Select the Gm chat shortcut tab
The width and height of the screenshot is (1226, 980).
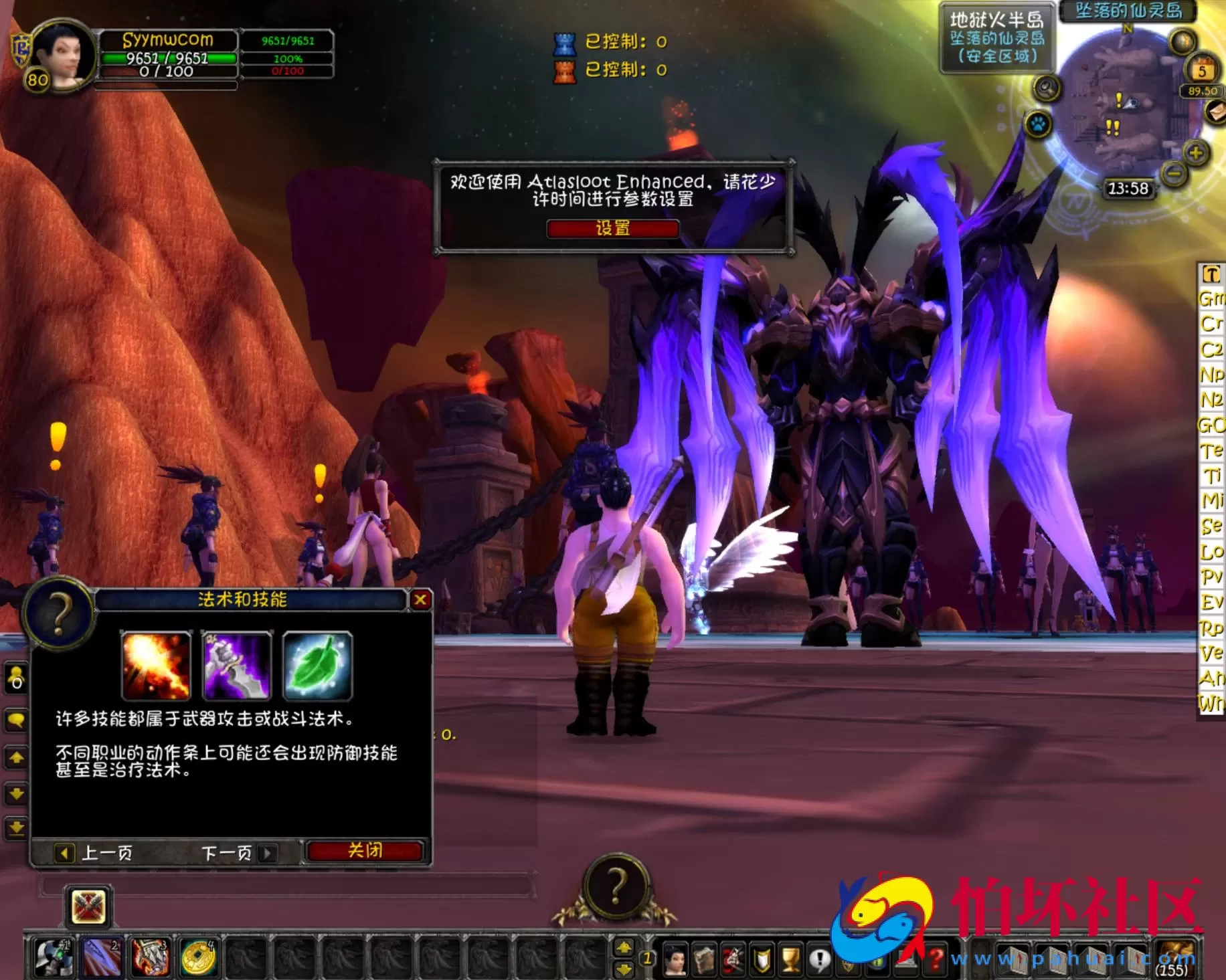click(1213, 299)
